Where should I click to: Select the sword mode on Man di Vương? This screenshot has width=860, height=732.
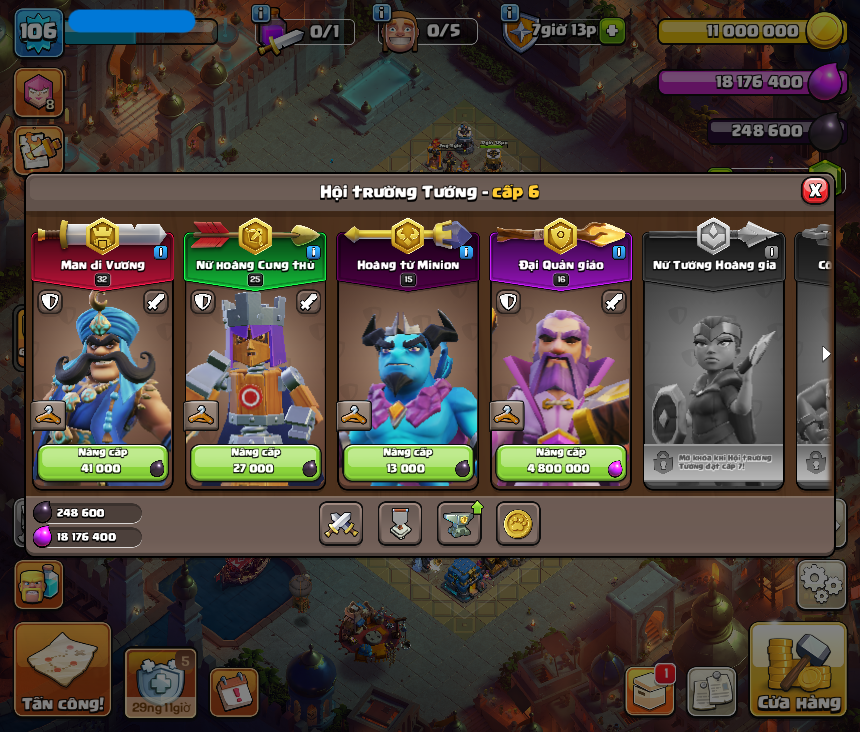pyautogui.click(x=156, y=301)
